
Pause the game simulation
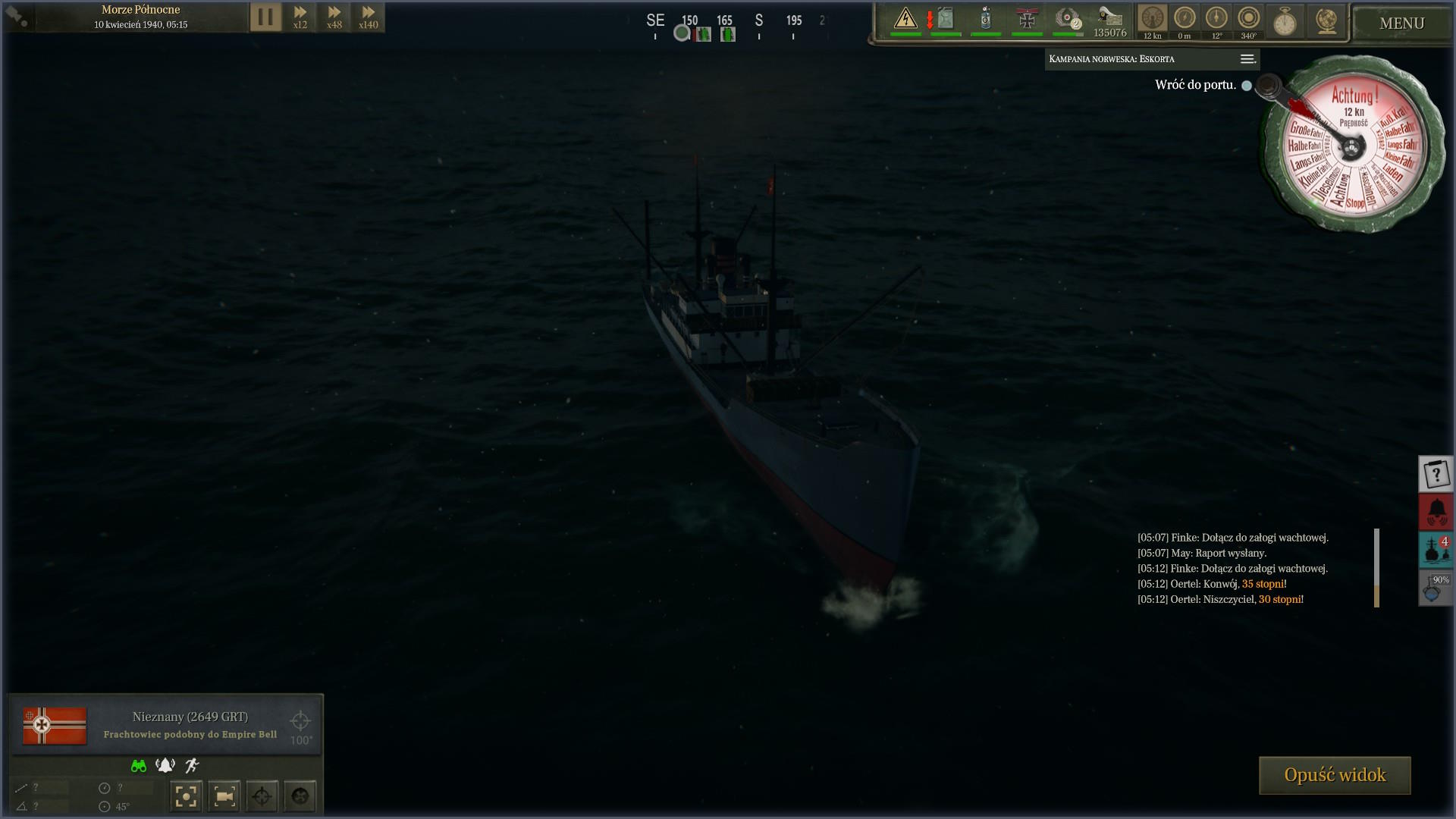pos(265,17)
